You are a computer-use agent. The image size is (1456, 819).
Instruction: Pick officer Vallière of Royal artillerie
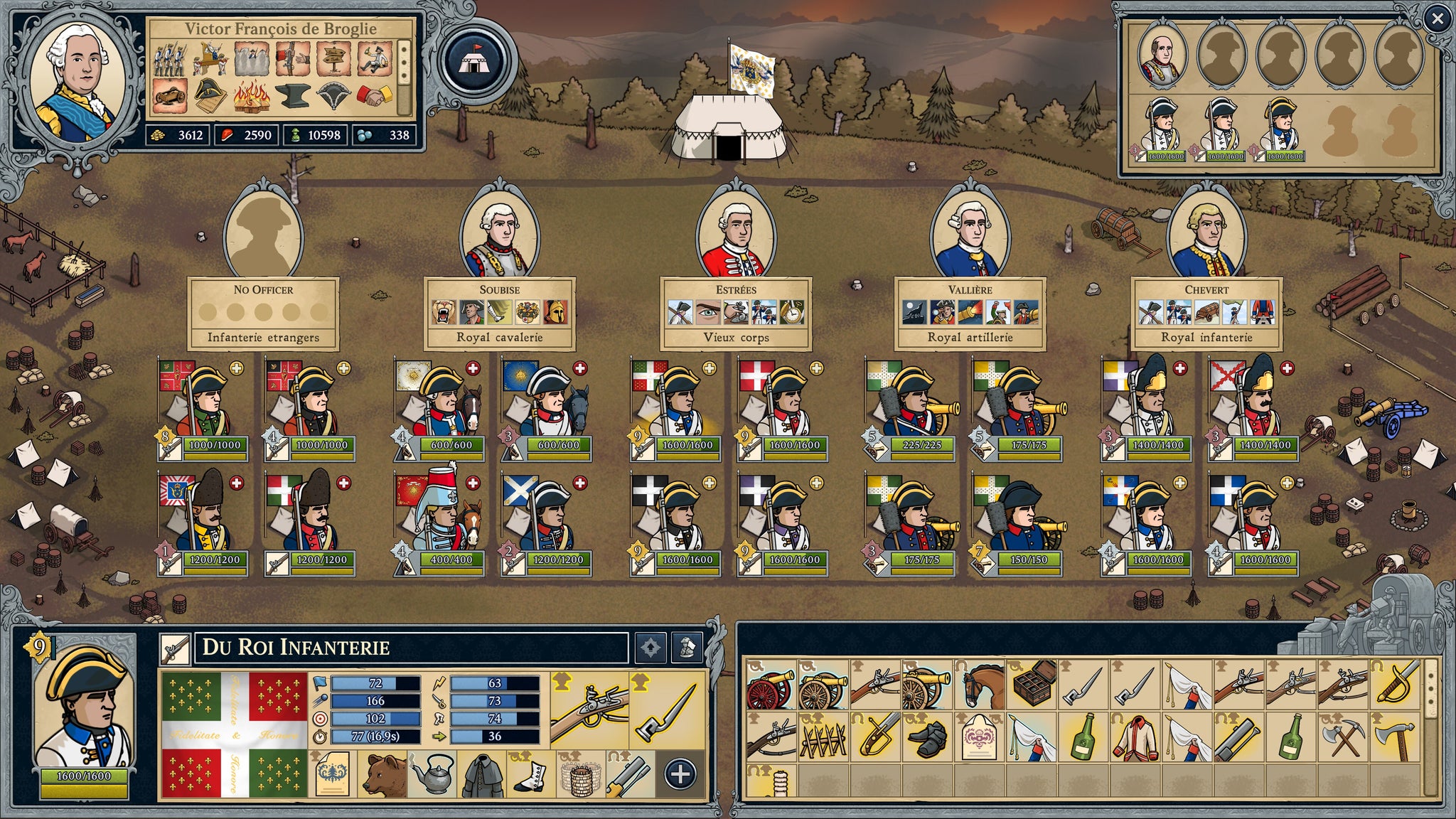coord(970,235)
